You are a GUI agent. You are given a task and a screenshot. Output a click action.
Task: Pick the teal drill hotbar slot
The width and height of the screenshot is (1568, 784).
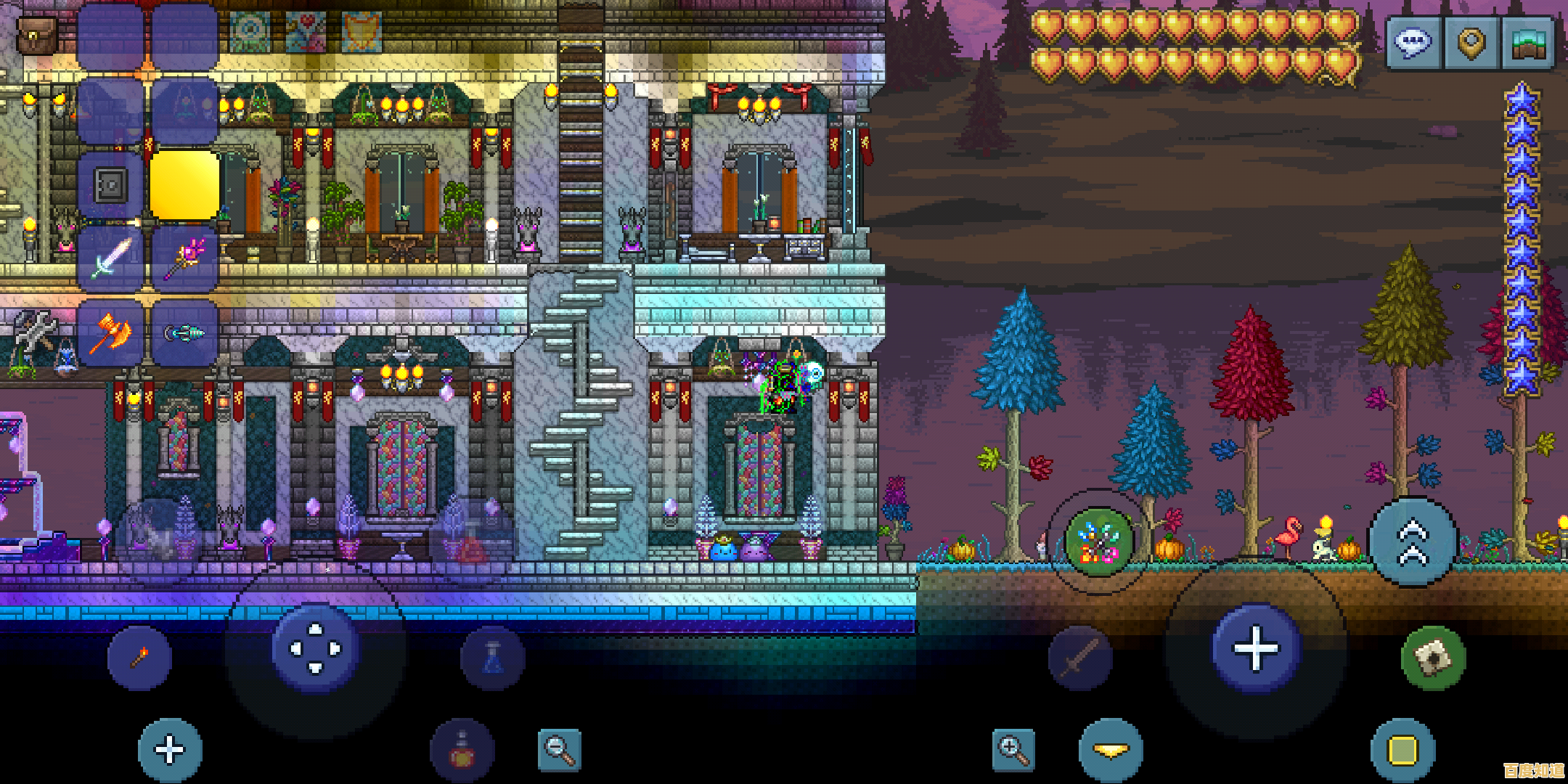(185, 333)
